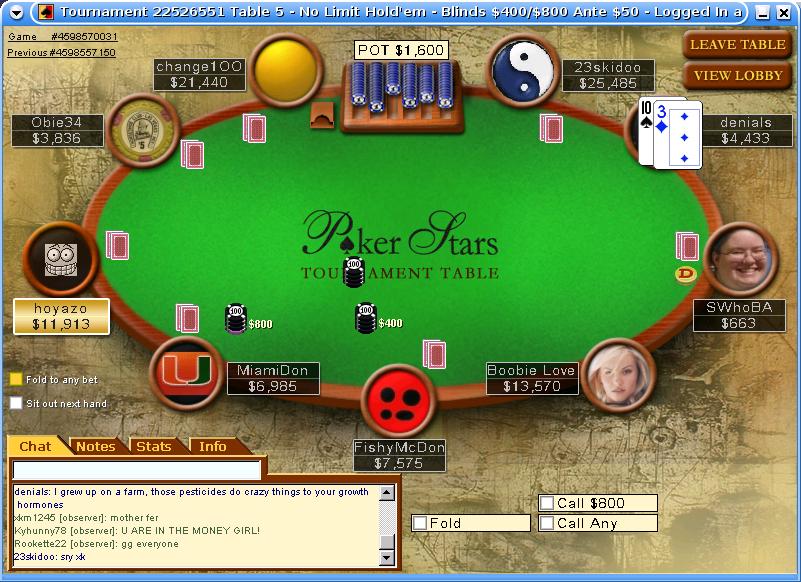Viewport: 801px width, 582px height.
Task: Toggle Fold to any bet
Action: (x=16, y=380)
